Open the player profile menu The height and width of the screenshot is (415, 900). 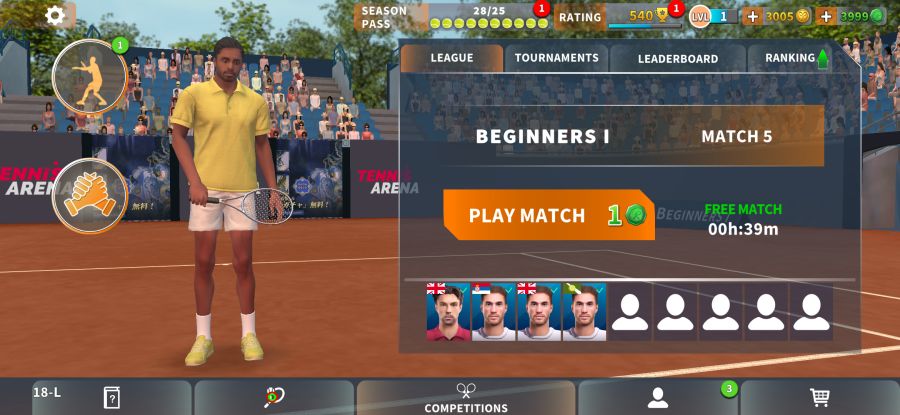(657, 397)
